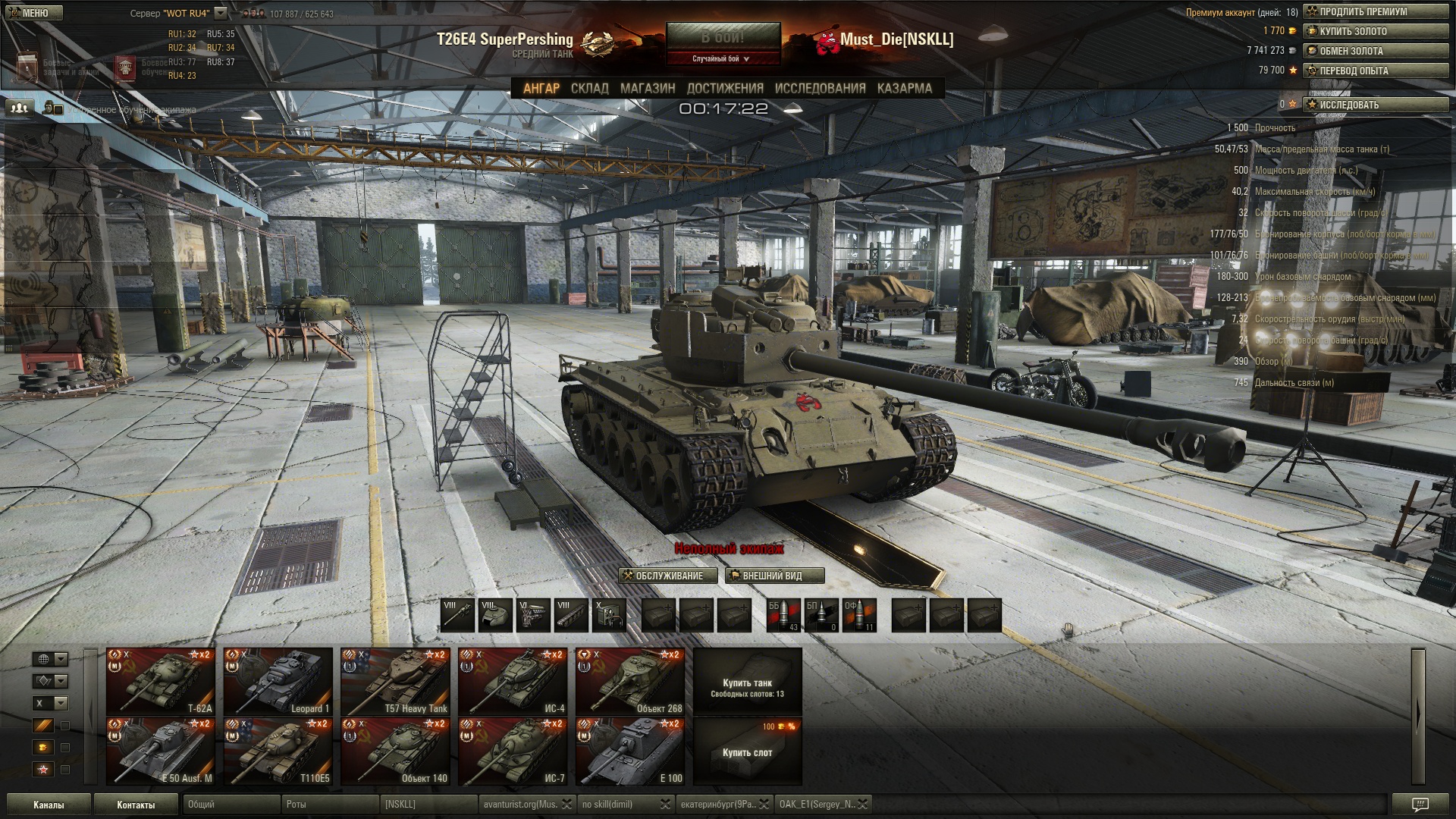Go to the Достижения tab
This screenshot has height=819, width=1456.
pos(725,89)
